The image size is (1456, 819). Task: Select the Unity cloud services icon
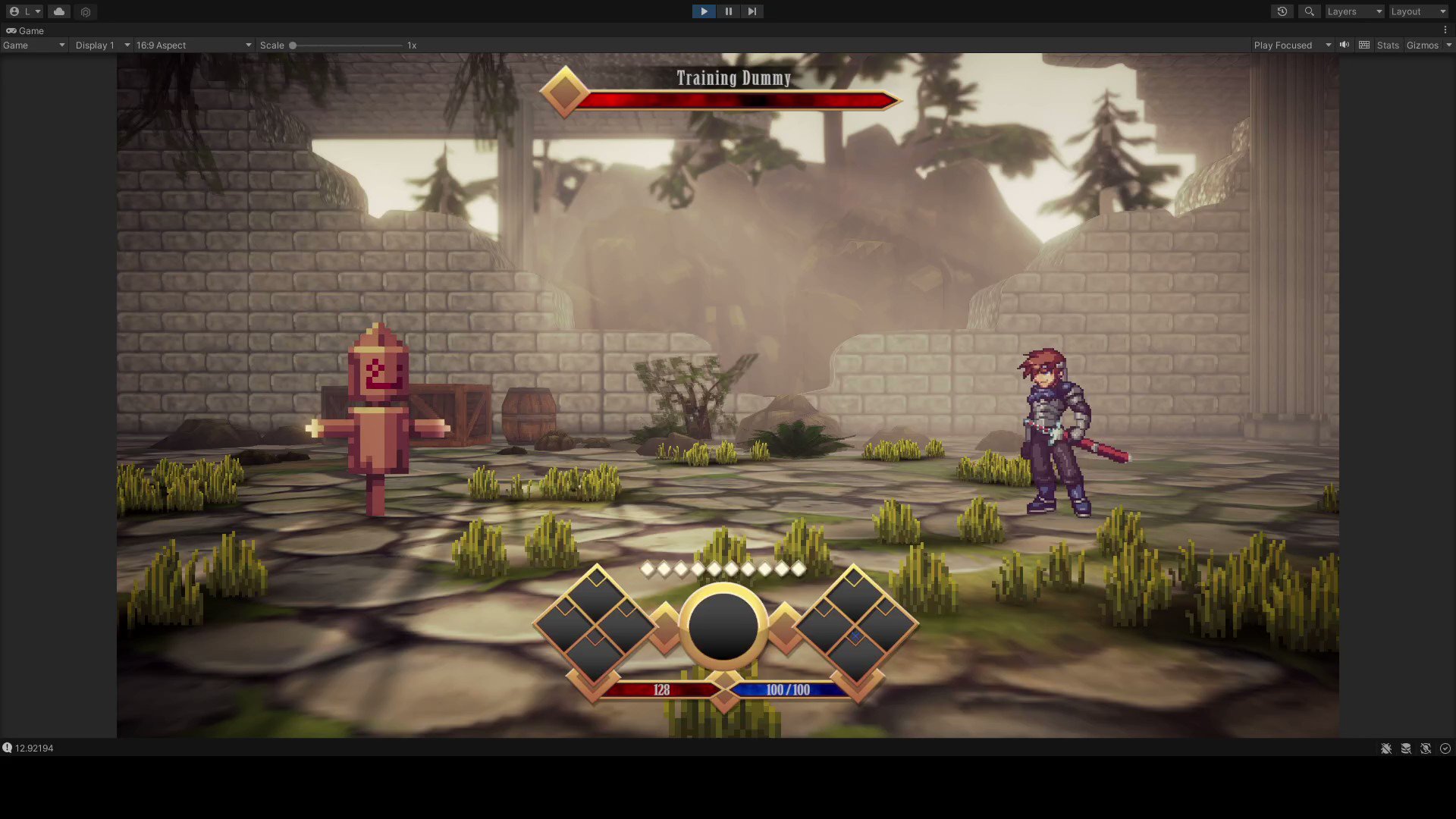[x=58, y=11]
